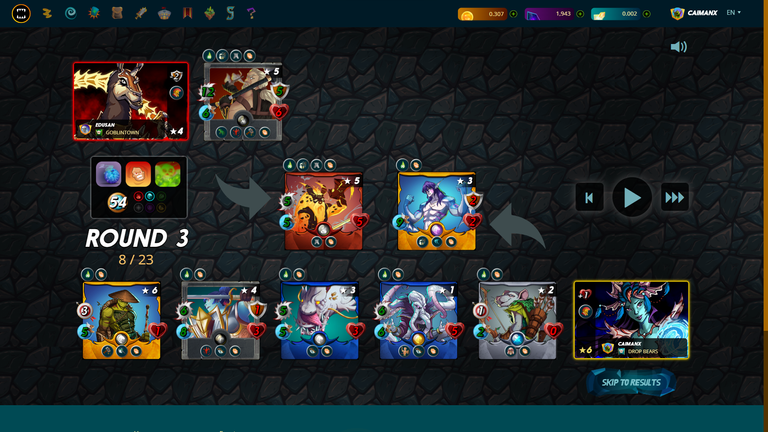768x432 pixels.
Task: Select the white tentacled kraken card
Action: coord(418,320)
